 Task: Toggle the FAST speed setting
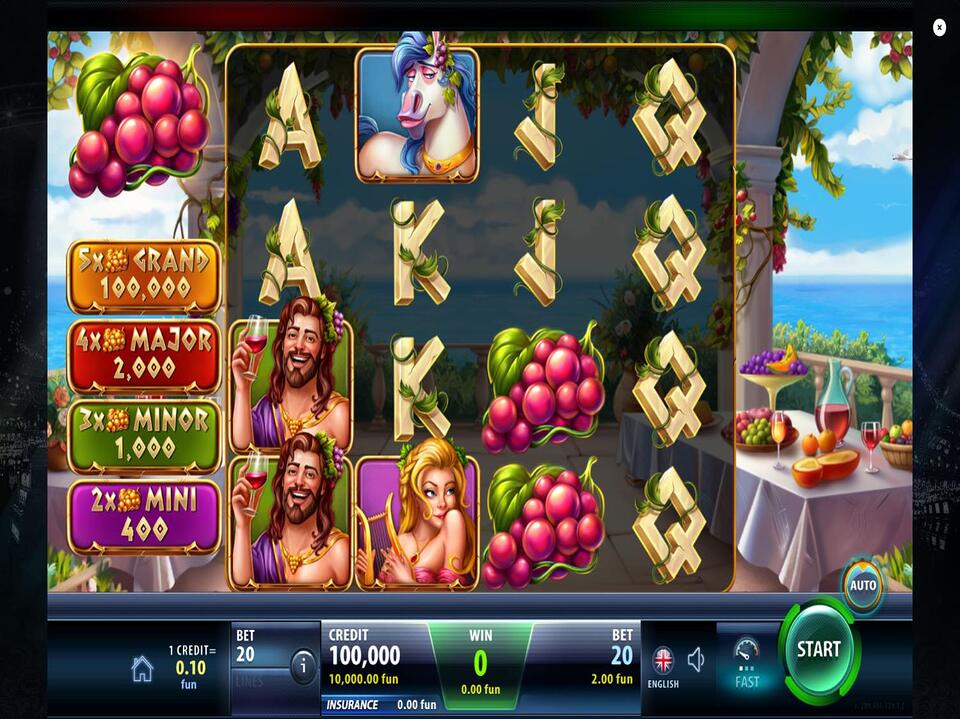pyautogui.click(x=747, y=662)
